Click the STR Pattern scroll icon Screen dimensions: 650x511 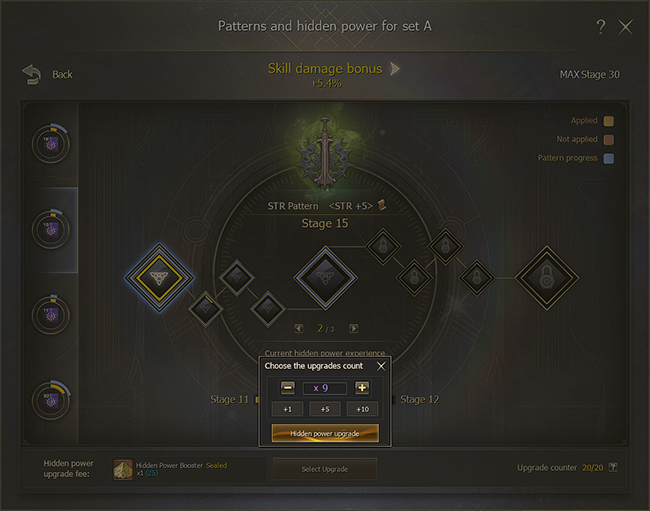(x=381, y=206)
